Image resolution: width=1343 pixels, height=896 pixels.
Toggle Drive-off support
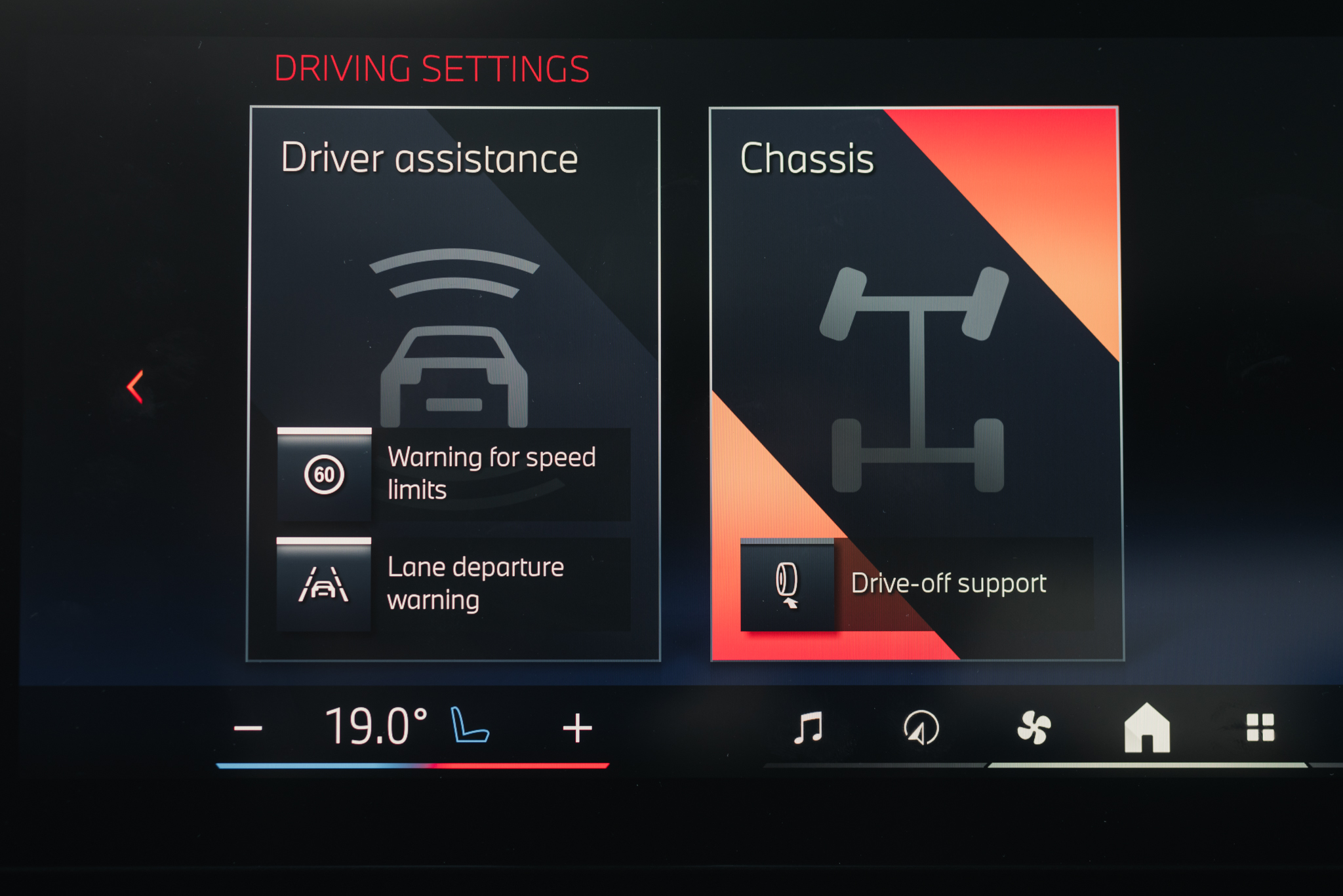click(x=787, y=584)
